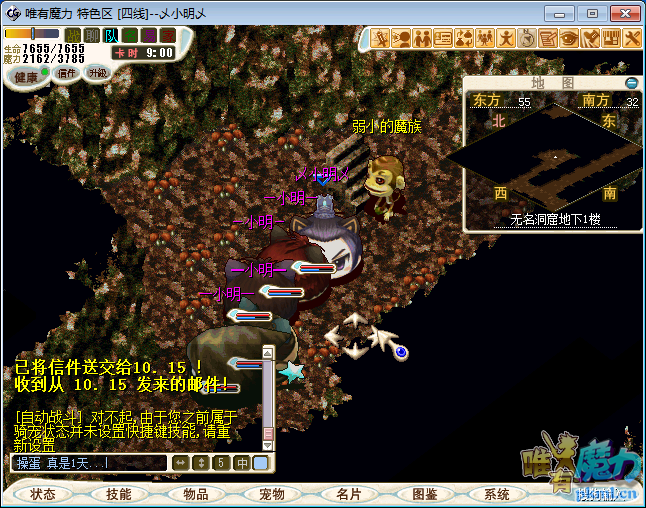The height and width of the screenshot is (508, 646).
Task: Open the 图鉴 album menu
Action: pyautogui.click(x=425, y=494)
